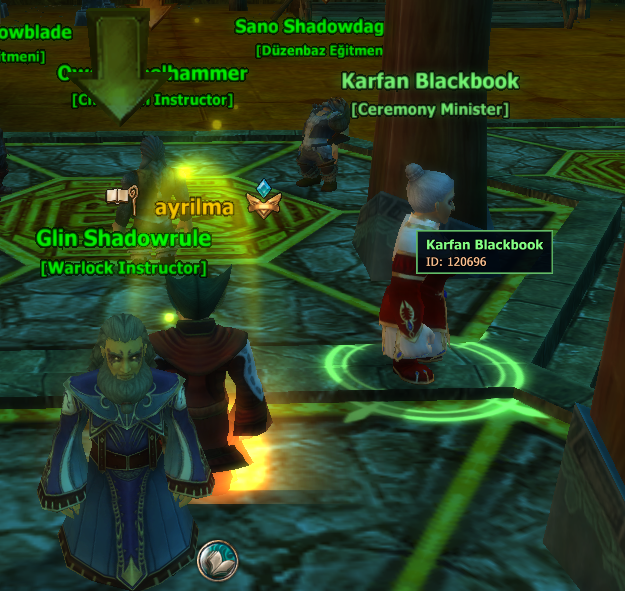625x591 pixels.
Task: Select the Glin Shadowrule nameplate
Action: point(124,238)
